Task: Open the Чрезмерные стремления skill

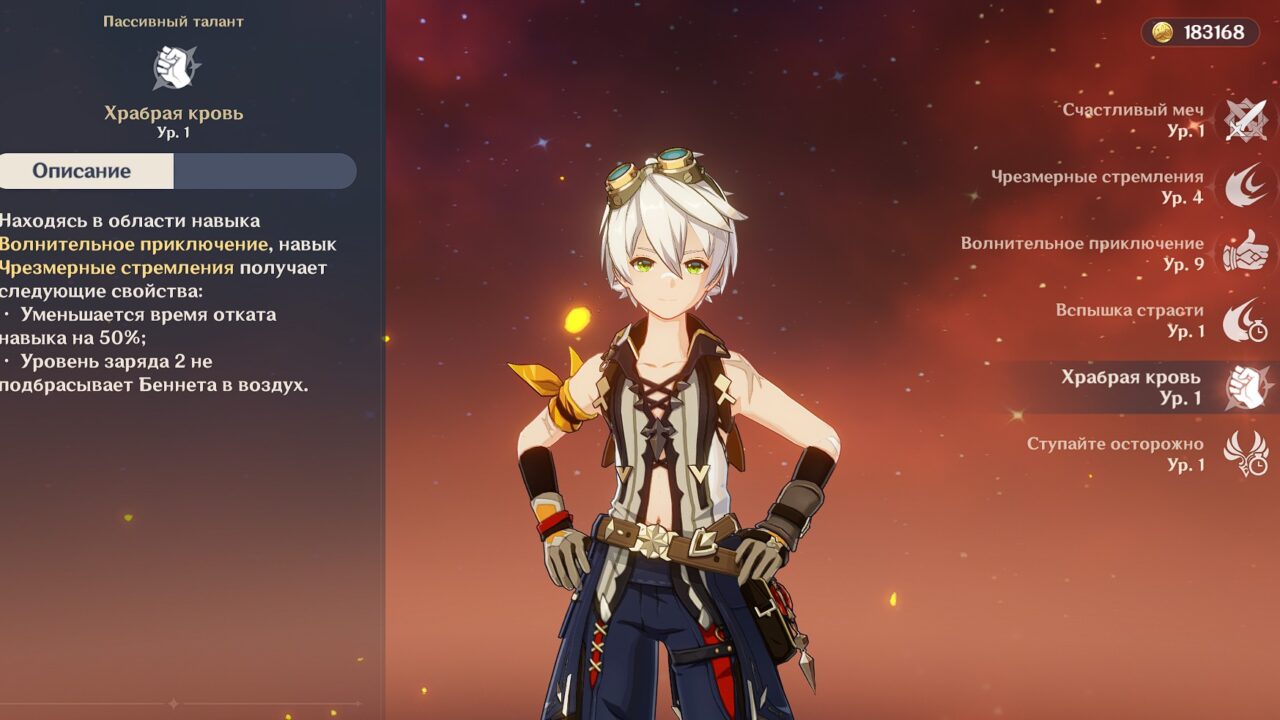Action: [x=1244, y=187]
